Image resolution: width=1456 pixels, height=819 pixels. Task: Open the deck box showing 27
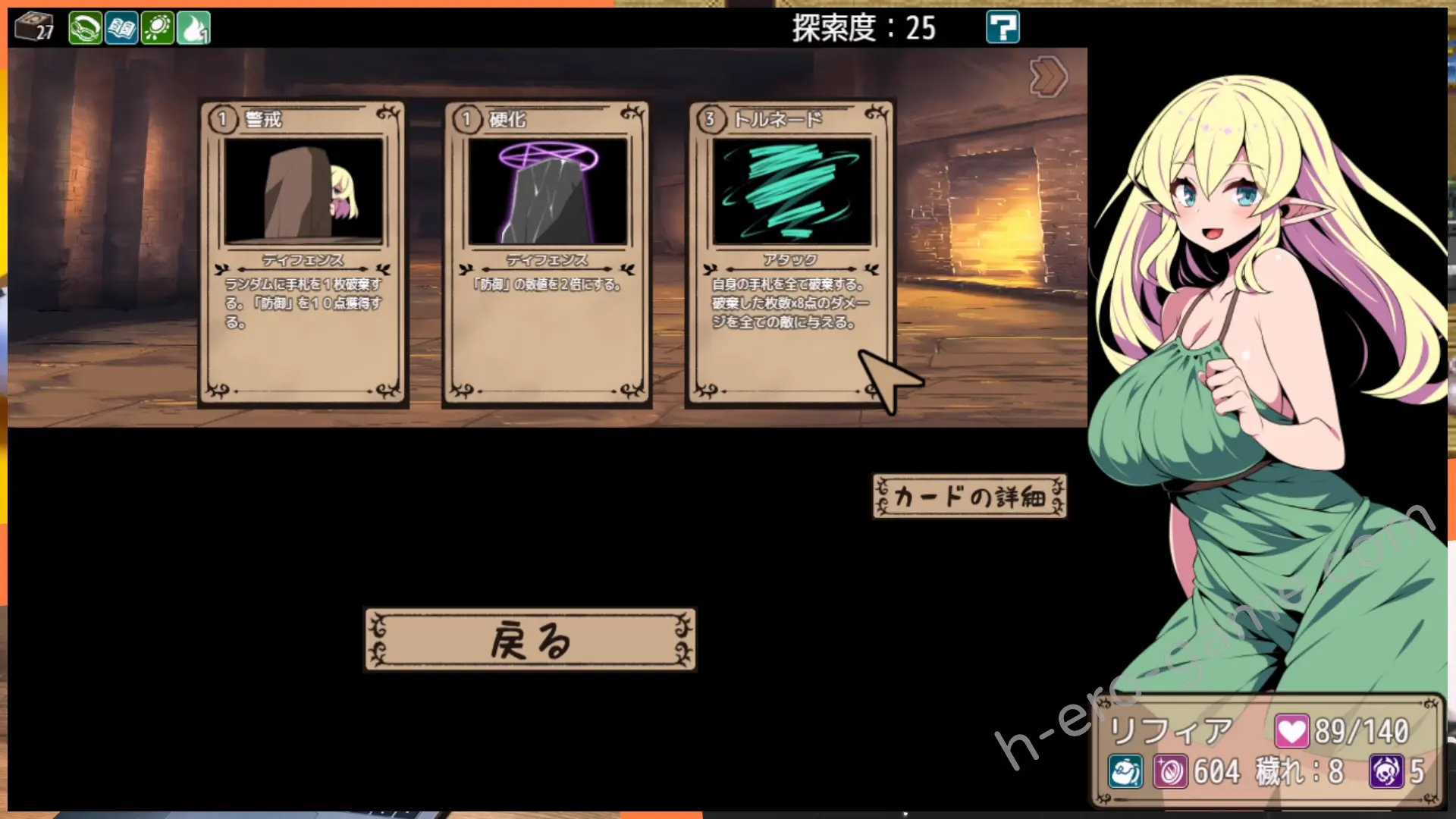pos(35,28)
